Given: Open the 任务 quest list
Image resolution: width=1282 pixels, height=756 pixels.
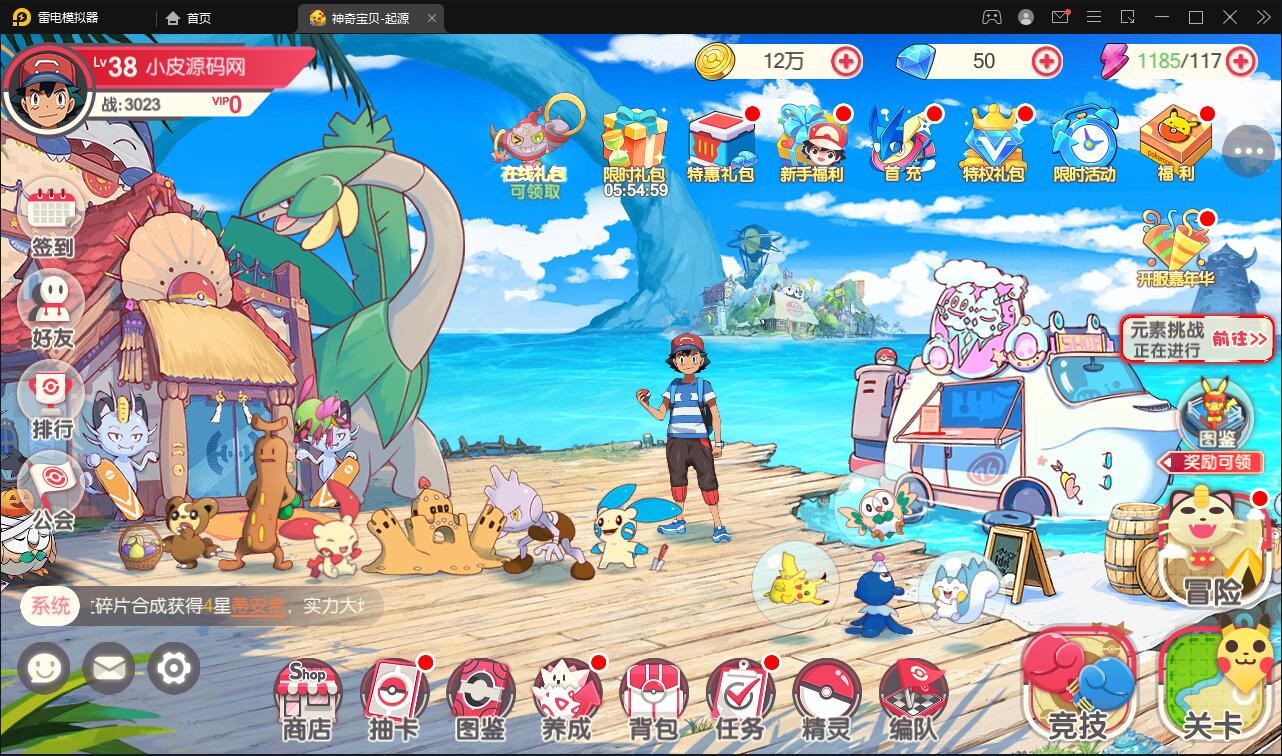Looking at the screenshot, I should coord(738,700).
